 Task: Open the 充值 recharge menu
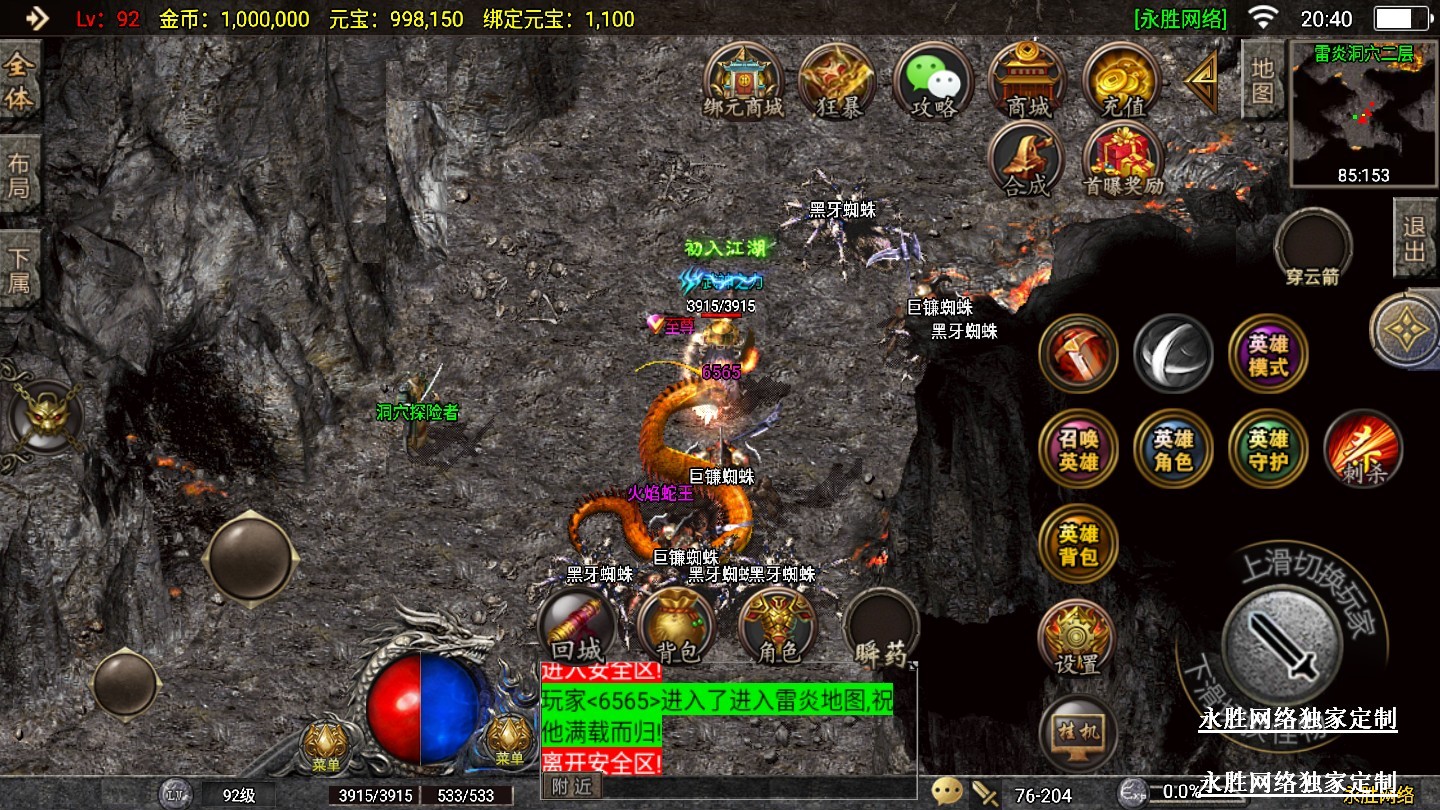tap(1122, 80)
